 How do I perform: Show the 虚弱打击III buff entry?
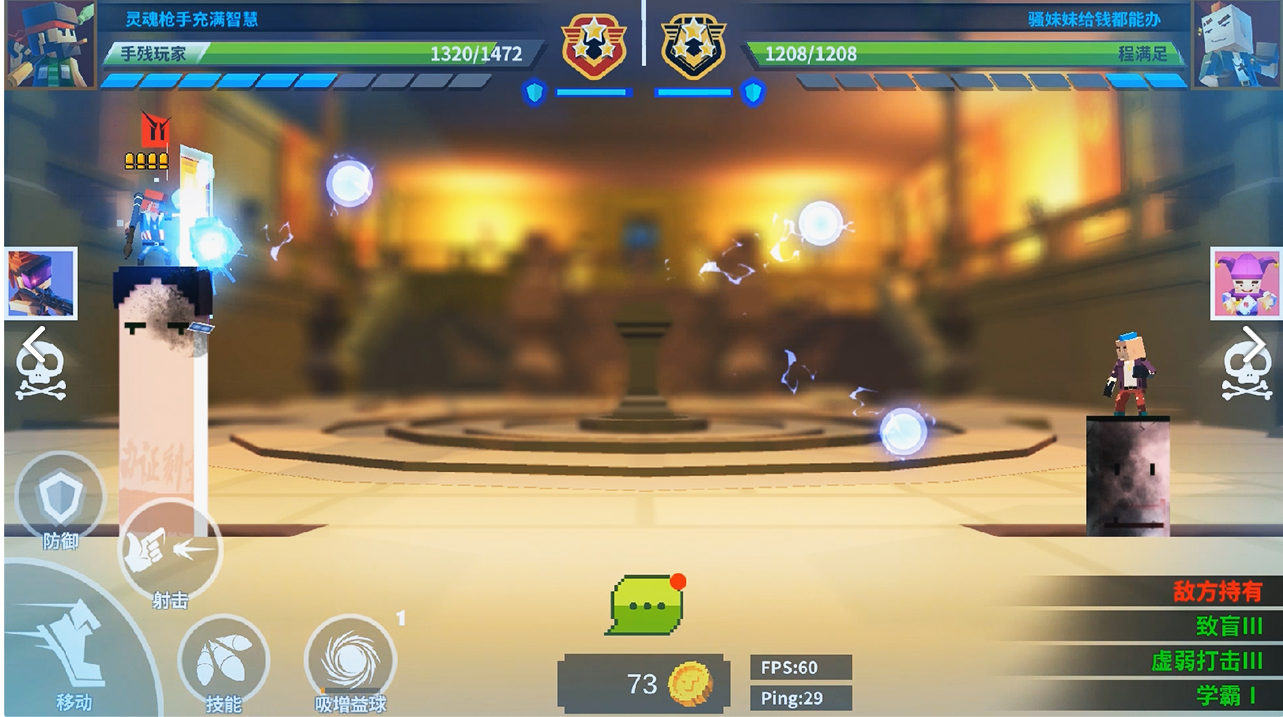pos(1206,661)
